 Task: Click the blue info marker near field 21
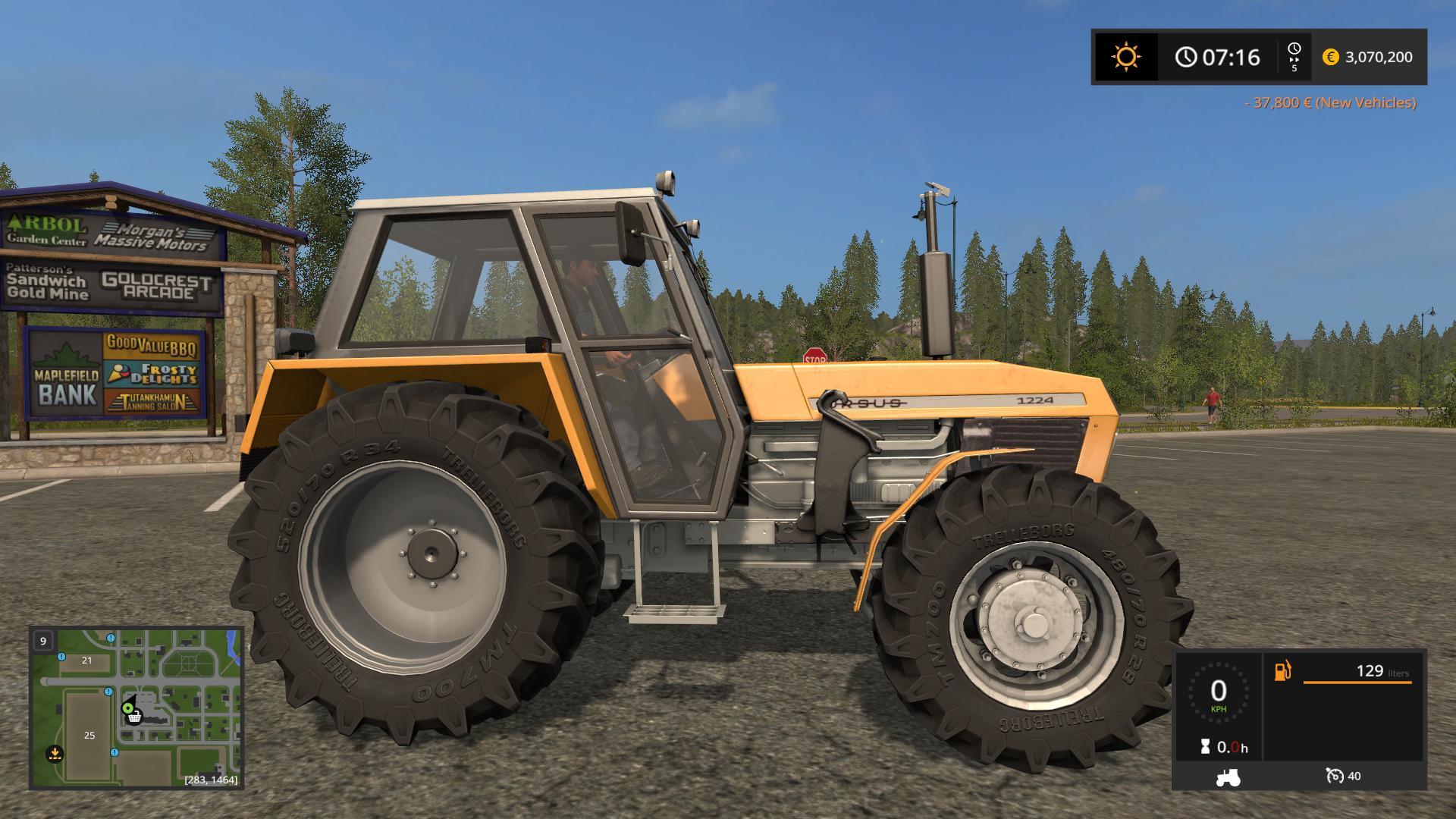(61, 657)
